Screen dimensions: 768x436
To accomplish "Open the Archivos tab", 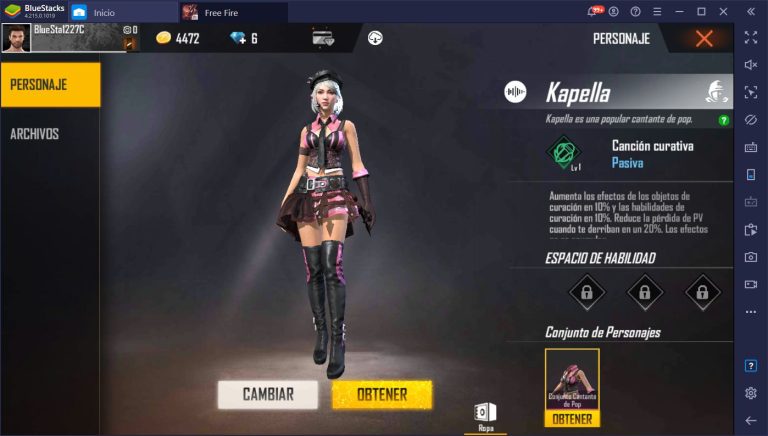I will pos(35,134).
